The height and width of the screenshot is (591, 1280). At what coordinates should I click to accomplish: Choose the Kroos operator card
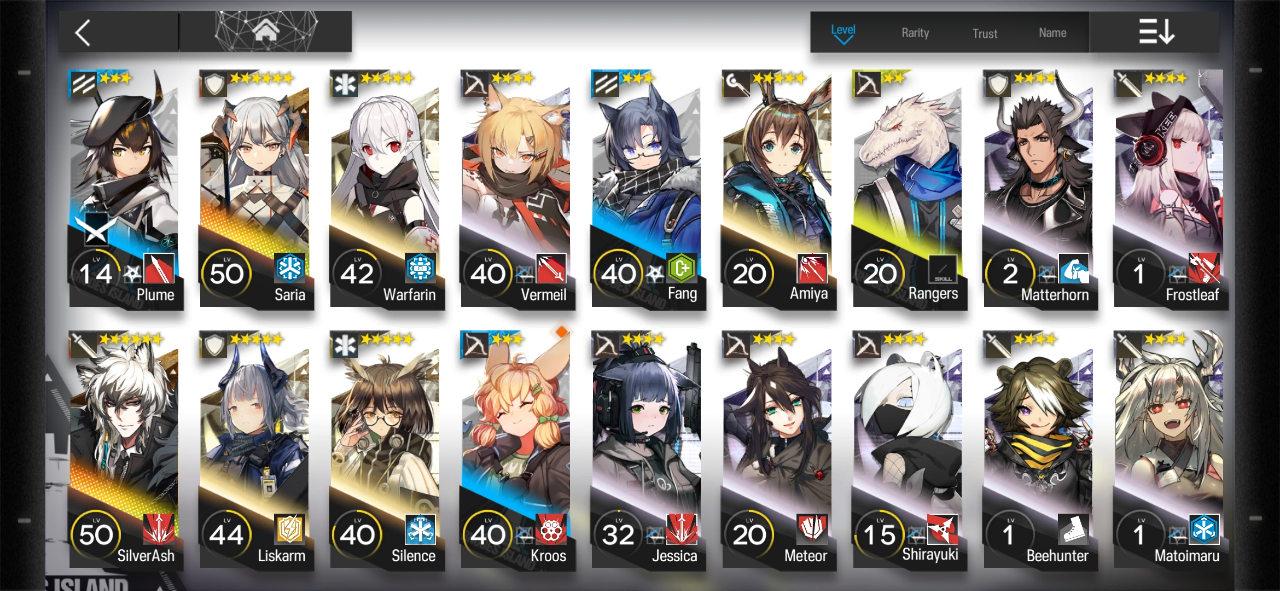coord(515,447)
